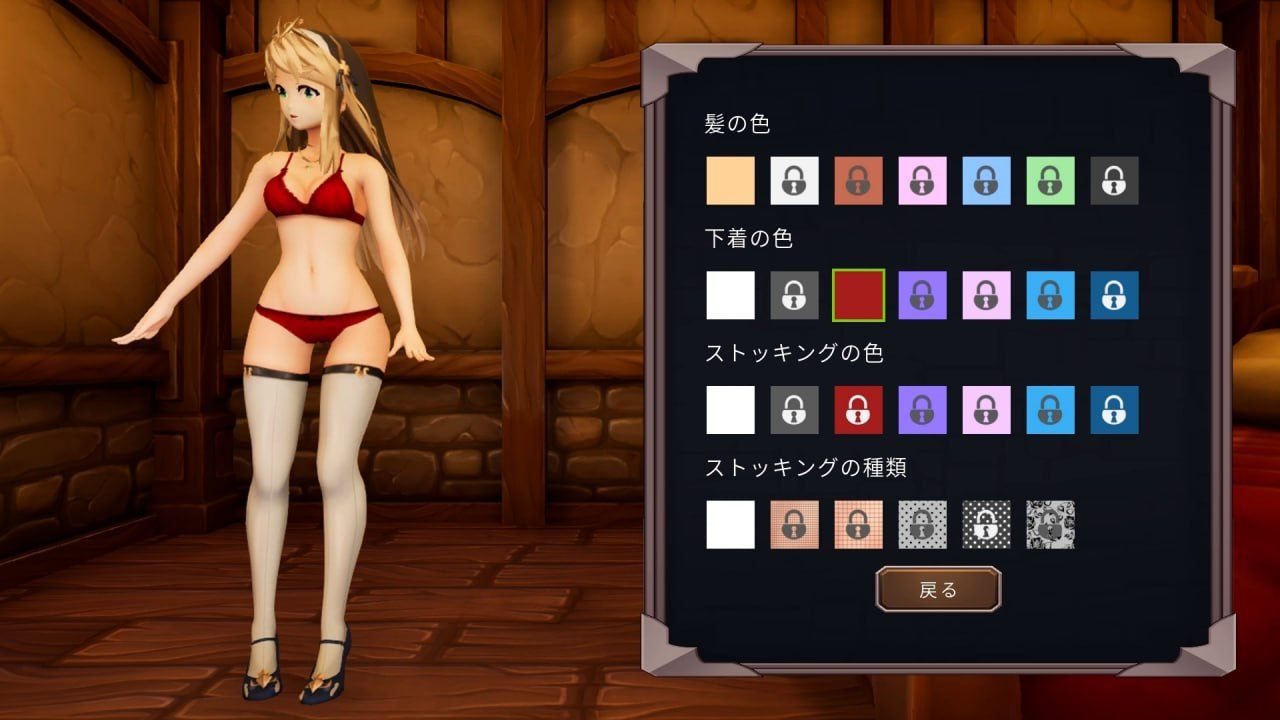This screenshot has width=1280, height=720.
Task: Click the locked gray underwear color slot
Action: 794,296
